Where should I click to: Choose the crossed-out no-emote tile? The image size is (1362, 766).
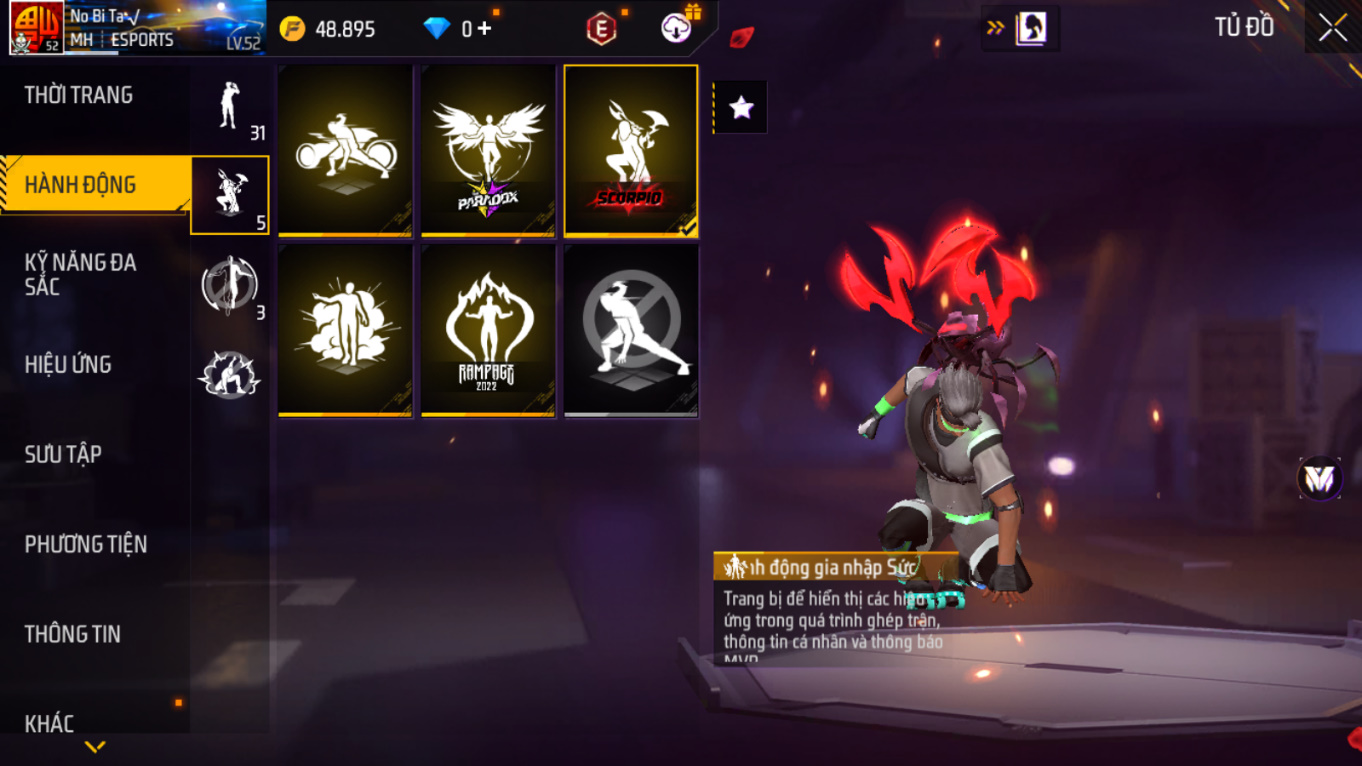pos(631,331)
